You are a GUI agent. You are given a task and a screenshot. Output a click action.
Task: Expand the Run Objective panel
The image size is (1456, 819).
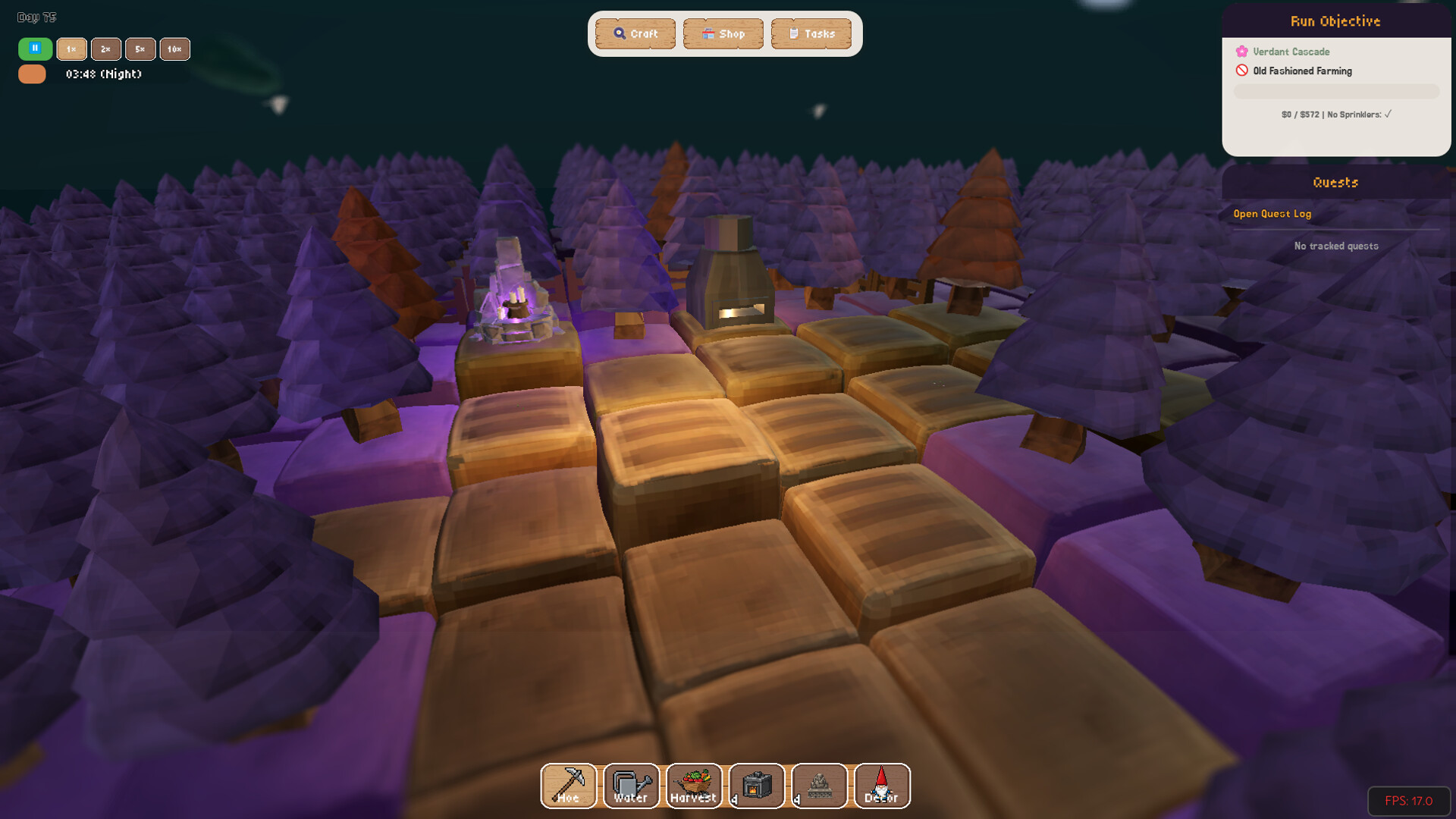point(1335,21)
